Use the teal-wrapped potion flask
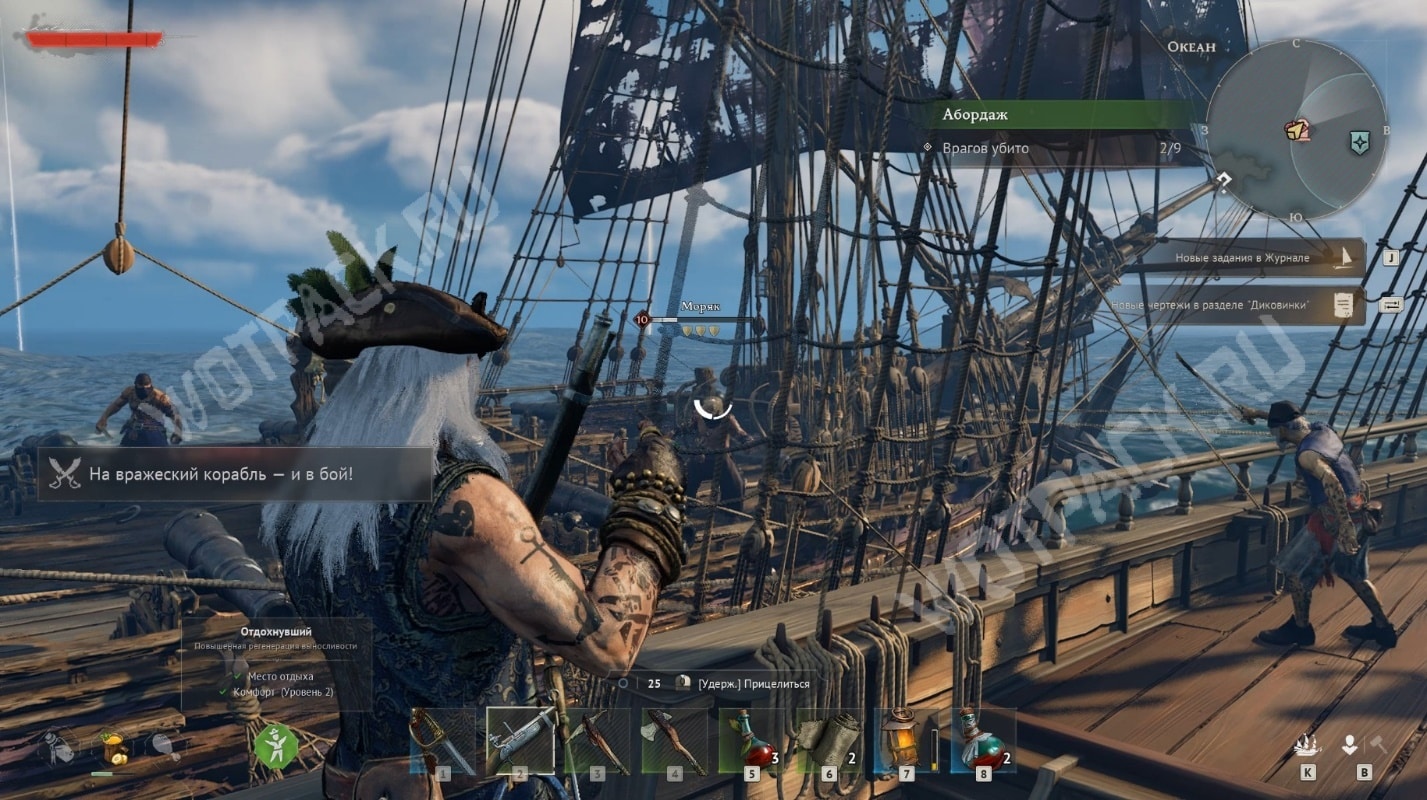The image size is (1427, 800). [x=983, y=741]
